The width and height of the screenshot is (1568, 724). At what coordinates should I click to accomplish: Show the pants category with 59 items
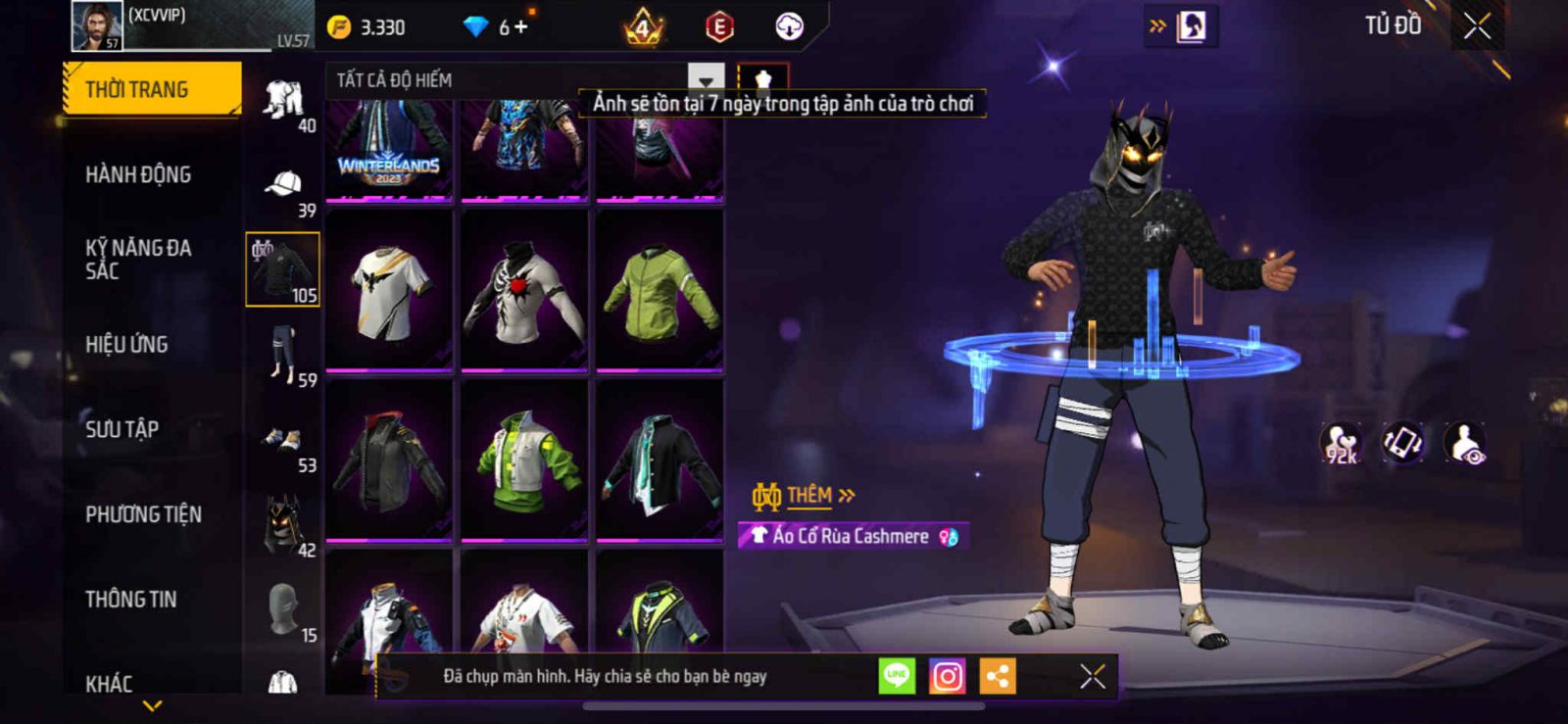283,357
